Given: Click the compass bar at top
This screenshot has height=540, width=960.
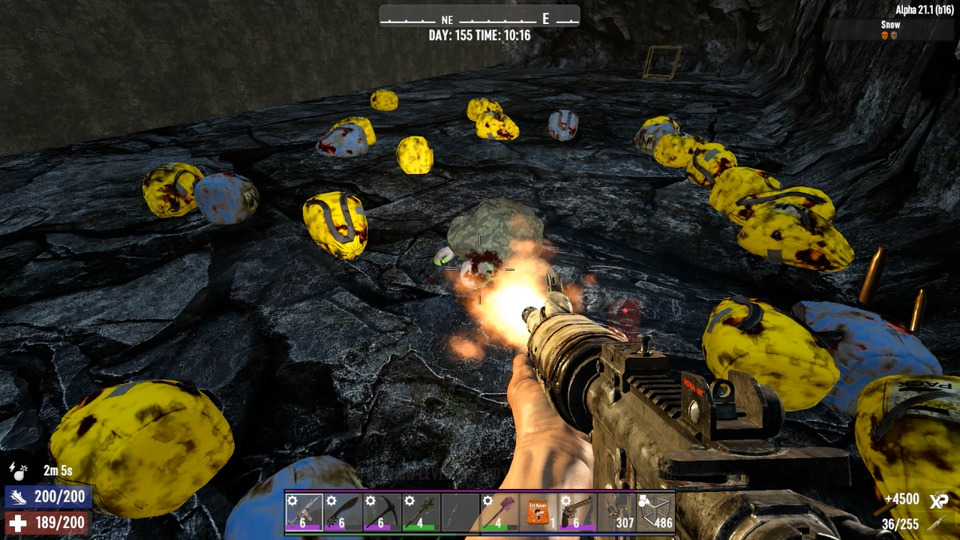Looking at the screenshot, I should [x=479, y=17].
